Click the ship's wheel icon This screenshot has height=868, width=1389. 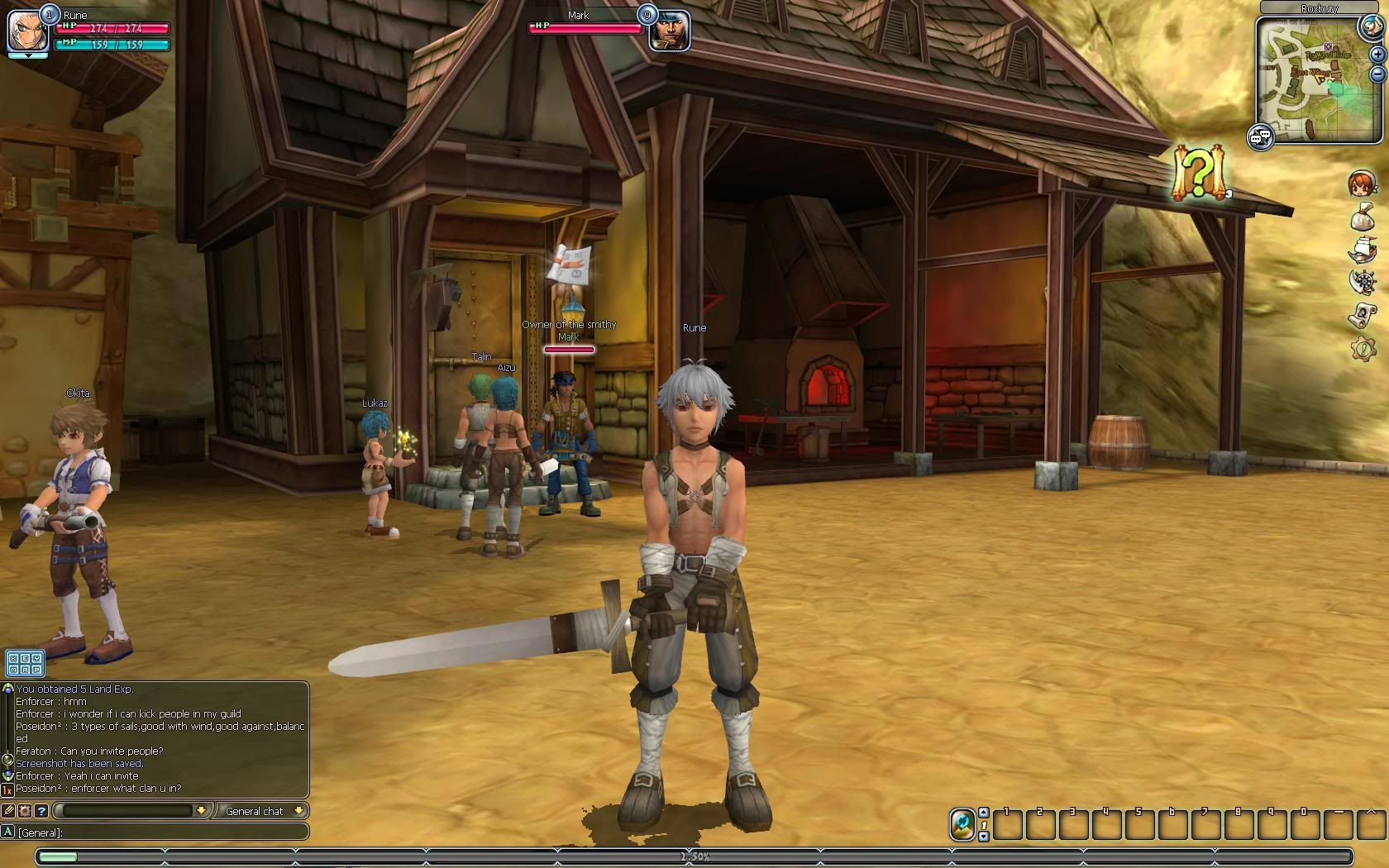(x=1362, y=282)
